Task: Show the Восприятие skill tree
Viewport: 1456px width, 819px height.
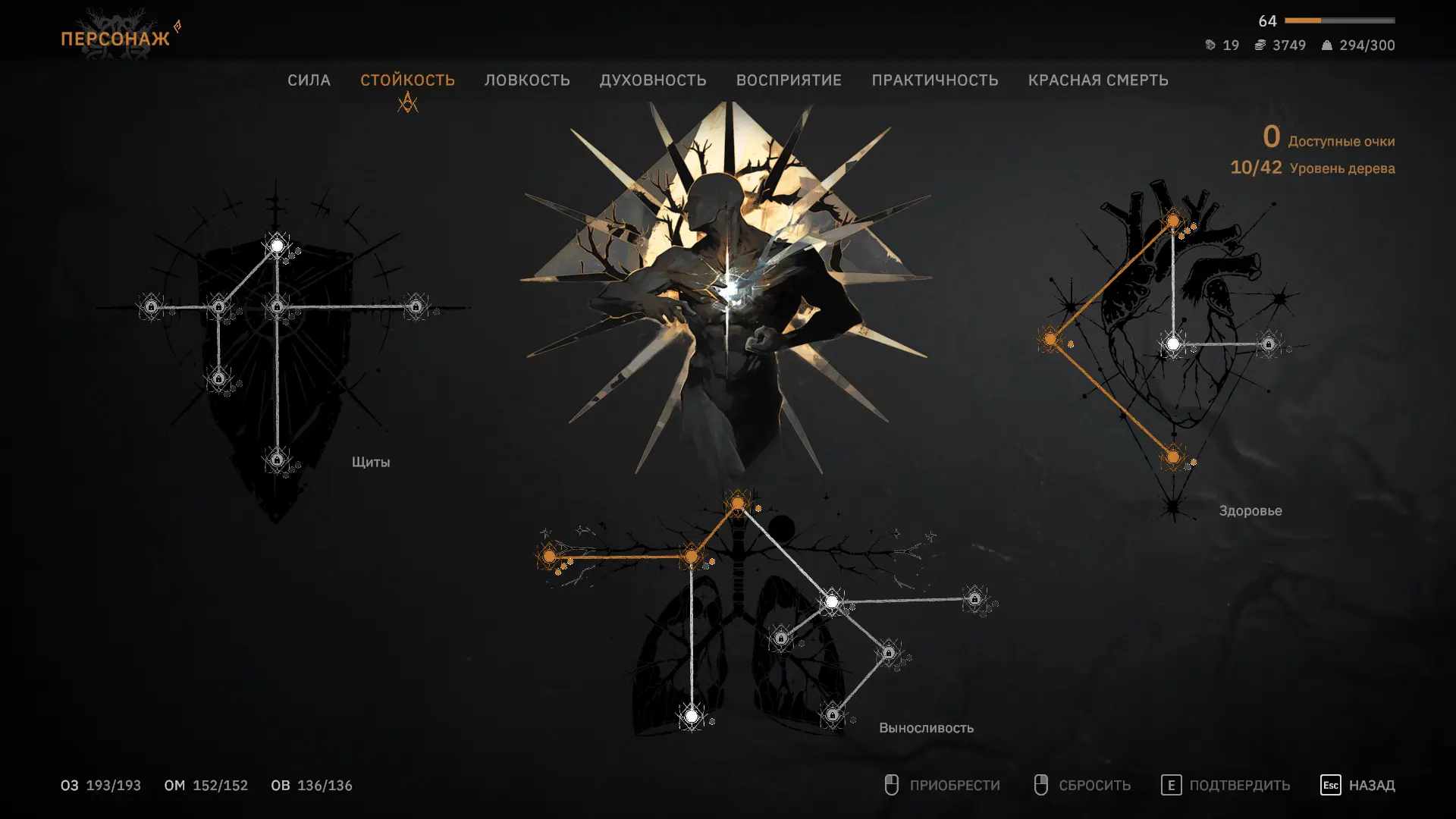Action: click(789, 80)
